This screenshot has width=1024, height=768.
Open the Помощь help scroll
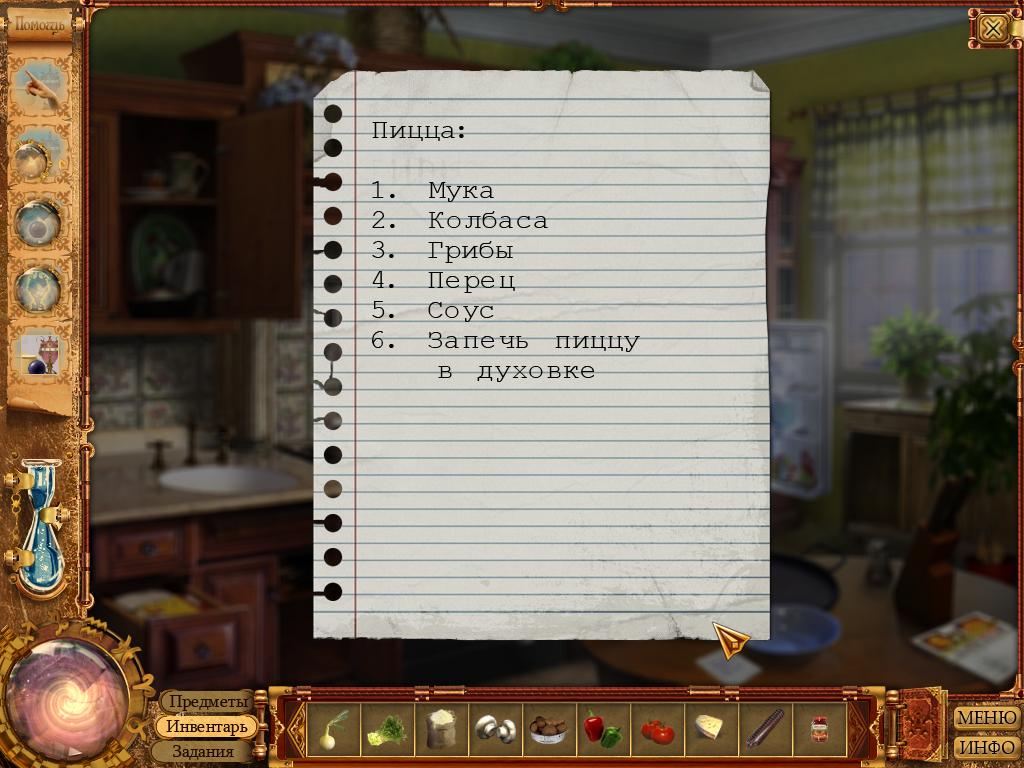[x=41, y=22]
